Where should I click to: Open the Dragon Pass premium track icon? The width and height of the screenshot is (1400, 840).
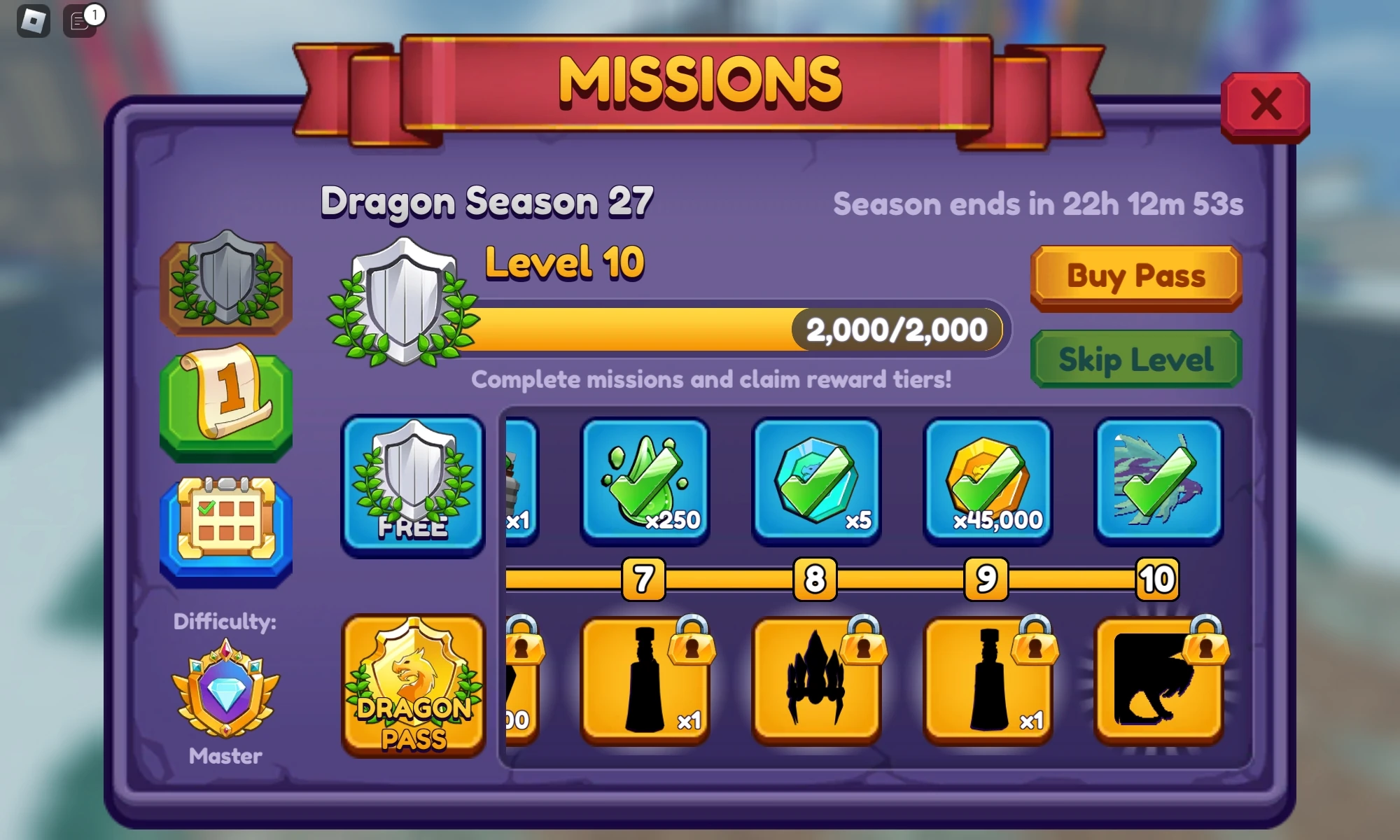point(413,689)
